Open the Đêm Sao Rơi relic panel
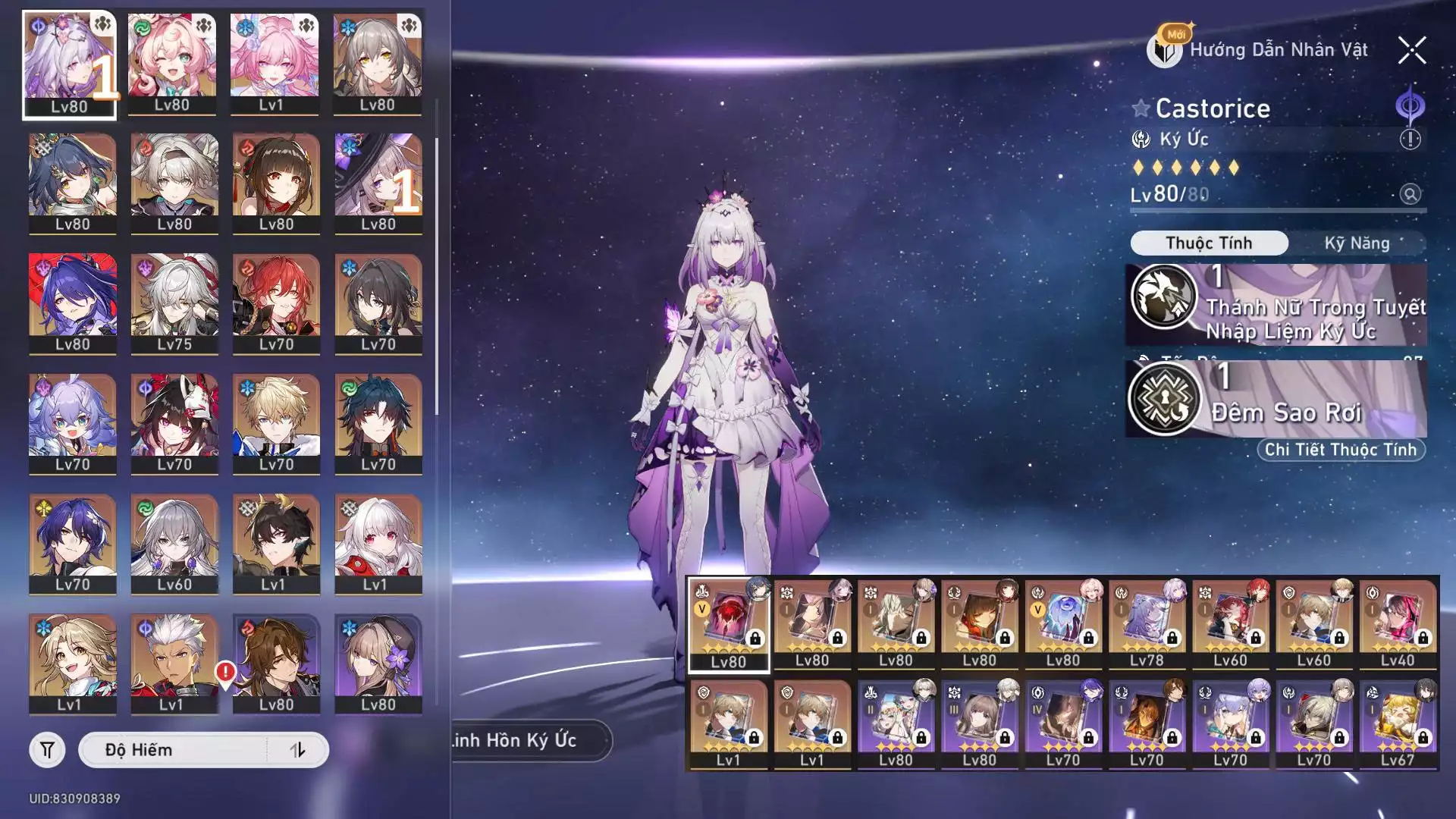This screenshot has width=1456, height=819. coord(1276,399)
